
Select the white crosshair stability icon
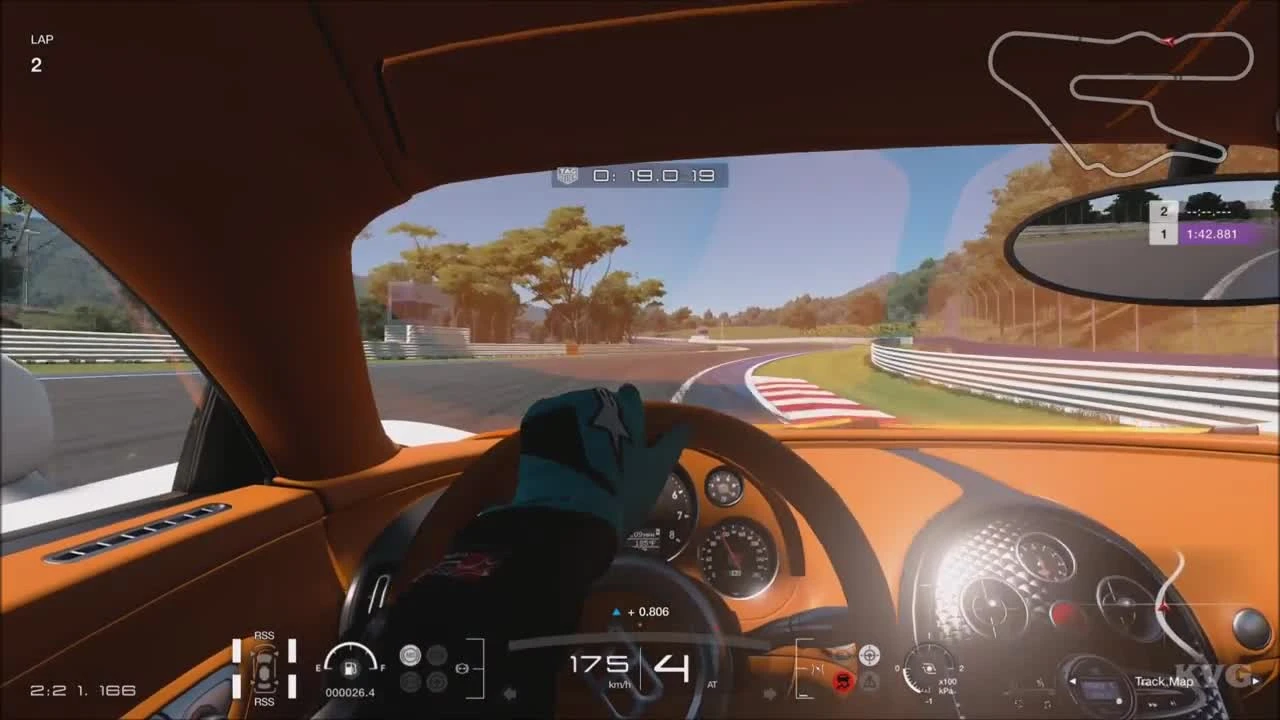[869, 655]
